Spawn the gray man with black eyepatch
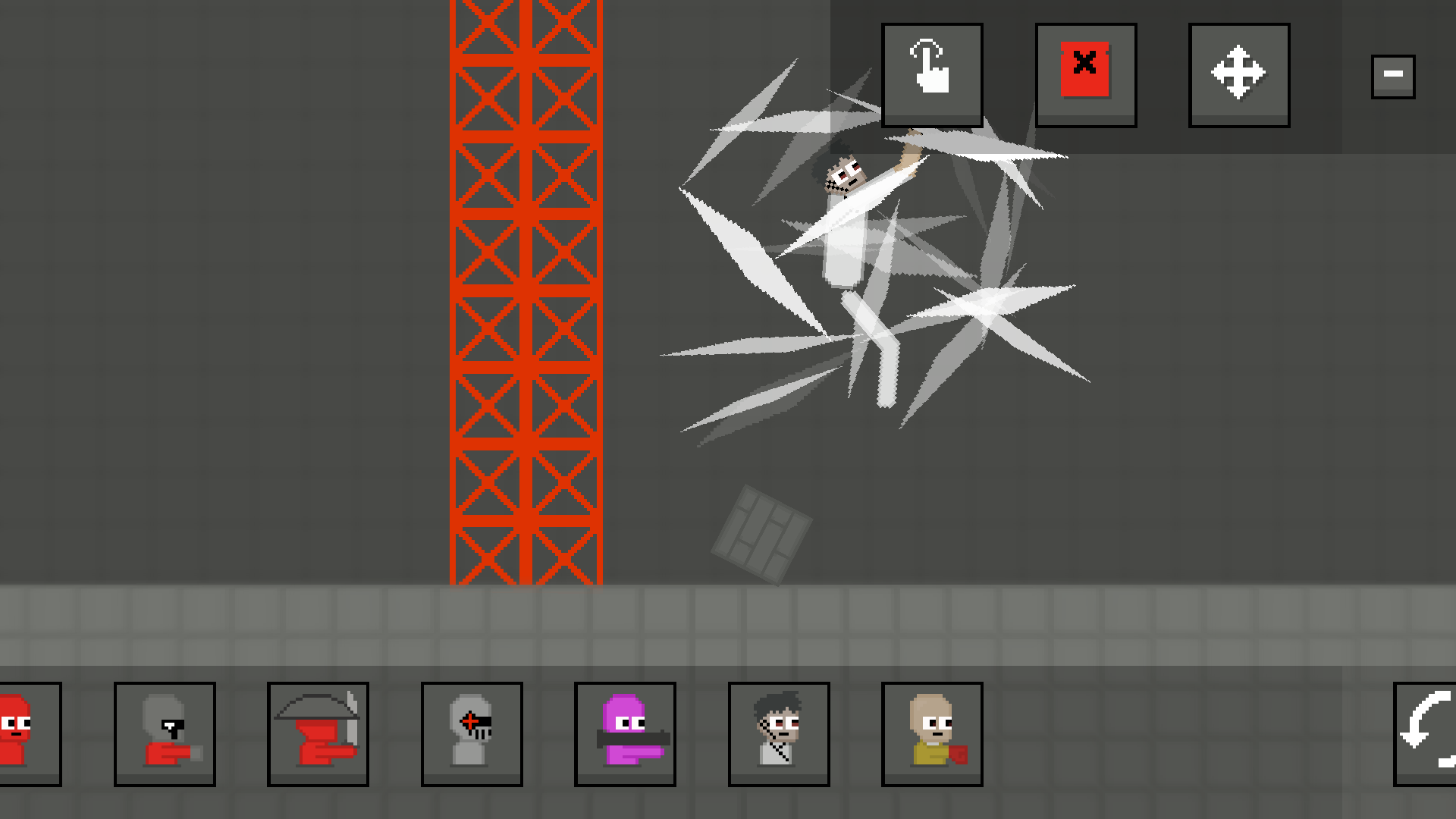Screen dimensions: 1456x819 [x=165, y=732]
